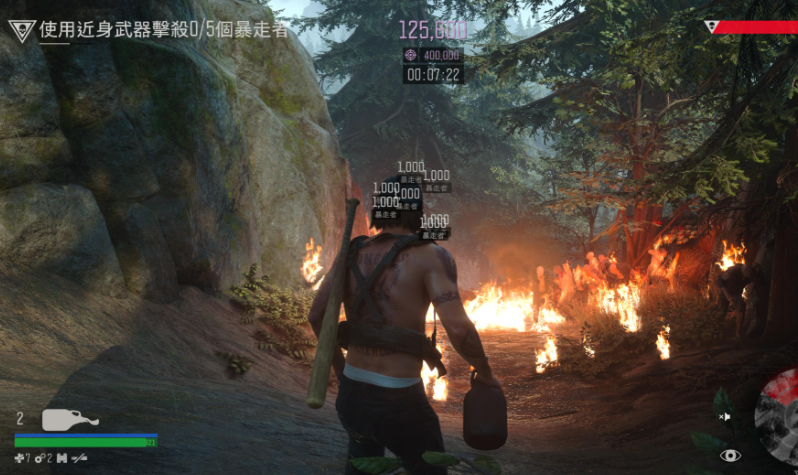Image resolution: width=798 pixels, height=475 pixels.
Task: Toggle the eye visibility indicator
Action: tap(731, 455)
